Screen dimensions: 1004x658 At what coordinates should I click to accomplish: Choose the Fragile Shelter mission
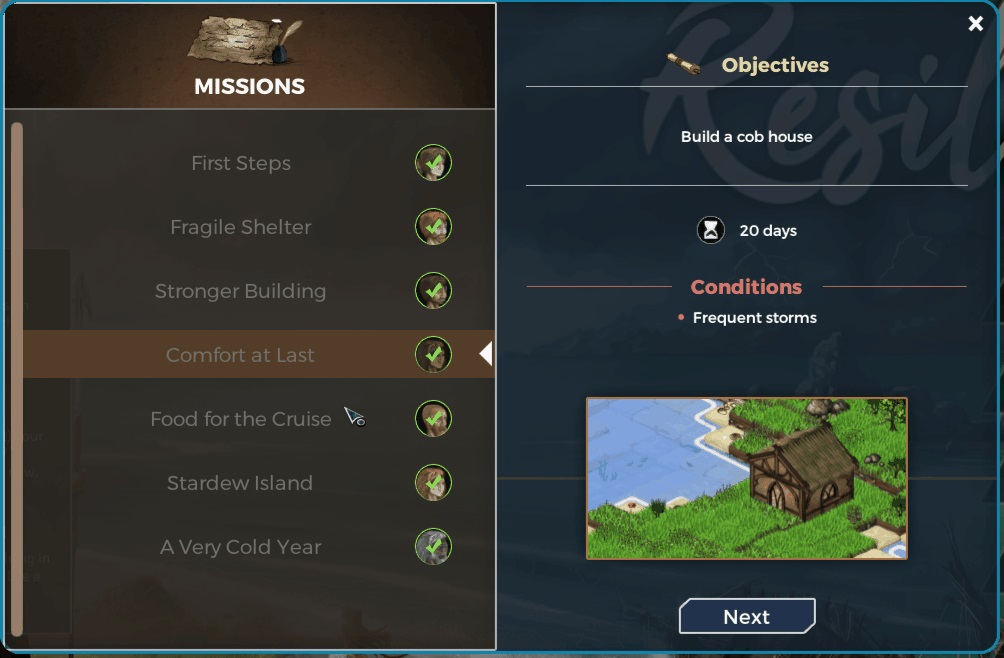point(241,227)
